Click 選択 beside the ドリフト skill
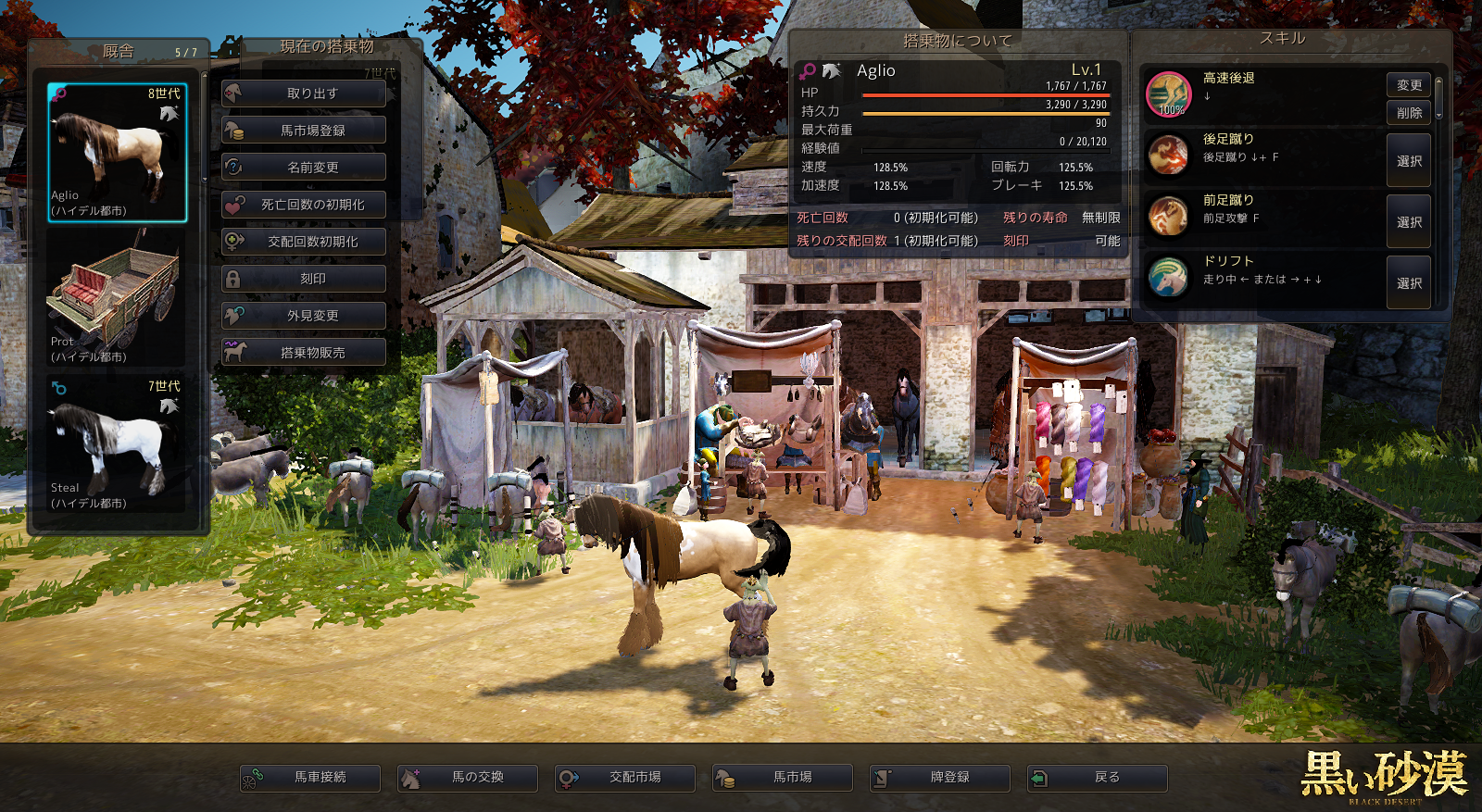The image size is (1482, 812). click(1409, 283)
